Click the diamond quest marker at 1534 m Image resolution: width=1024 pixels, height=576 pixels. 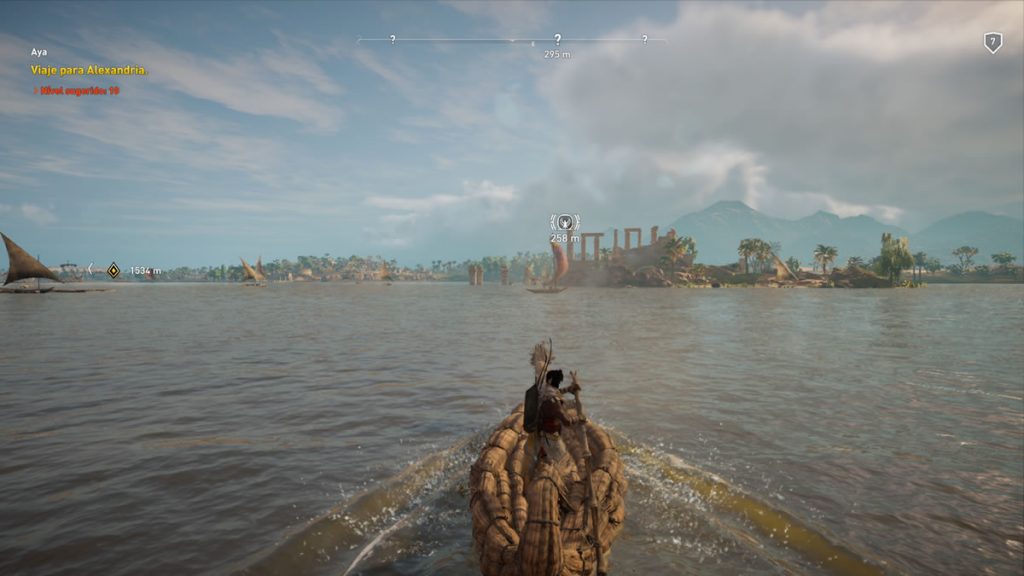point(113,270)
